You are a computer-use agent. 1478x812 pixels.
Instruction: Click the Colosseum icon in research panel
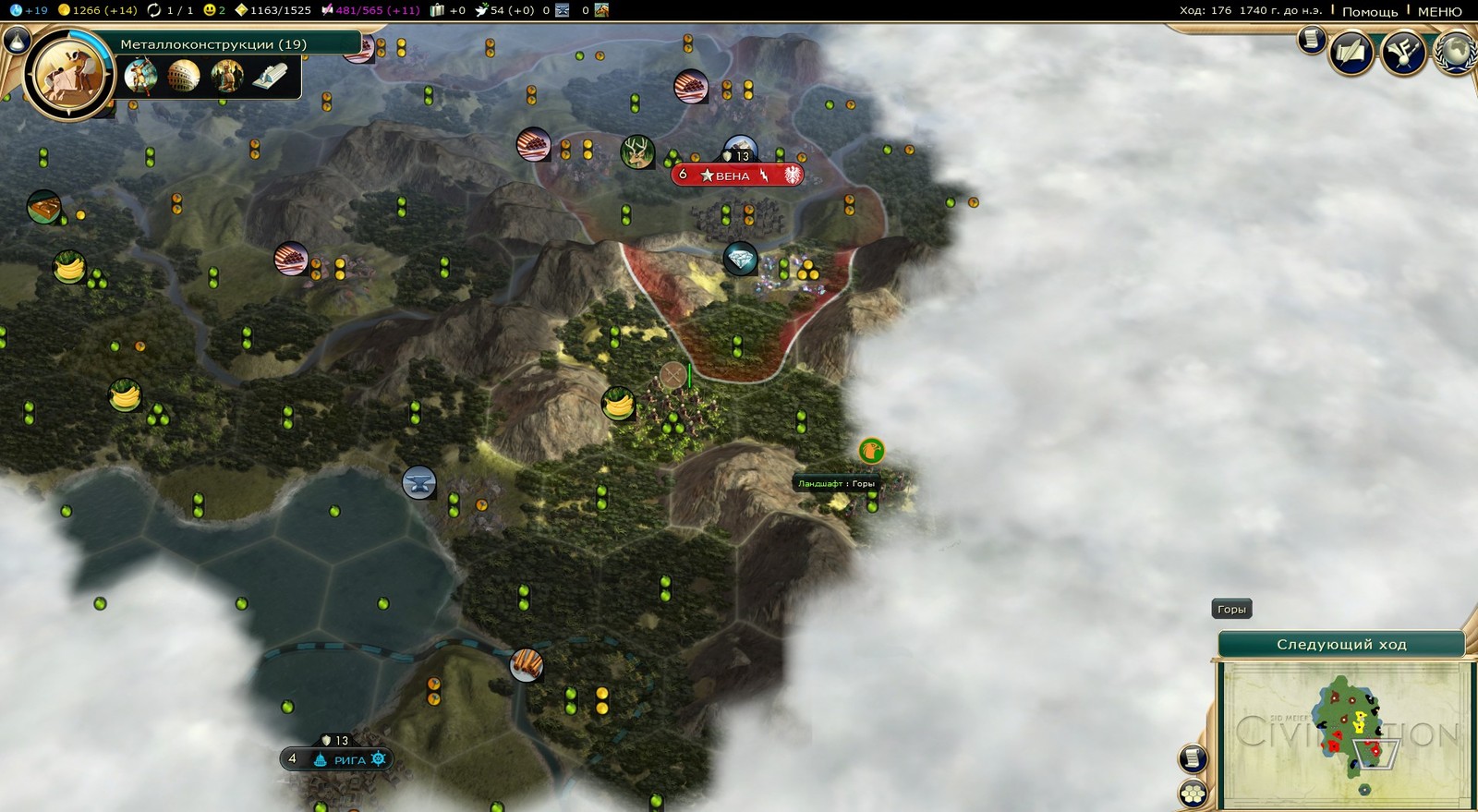(183, 76)
